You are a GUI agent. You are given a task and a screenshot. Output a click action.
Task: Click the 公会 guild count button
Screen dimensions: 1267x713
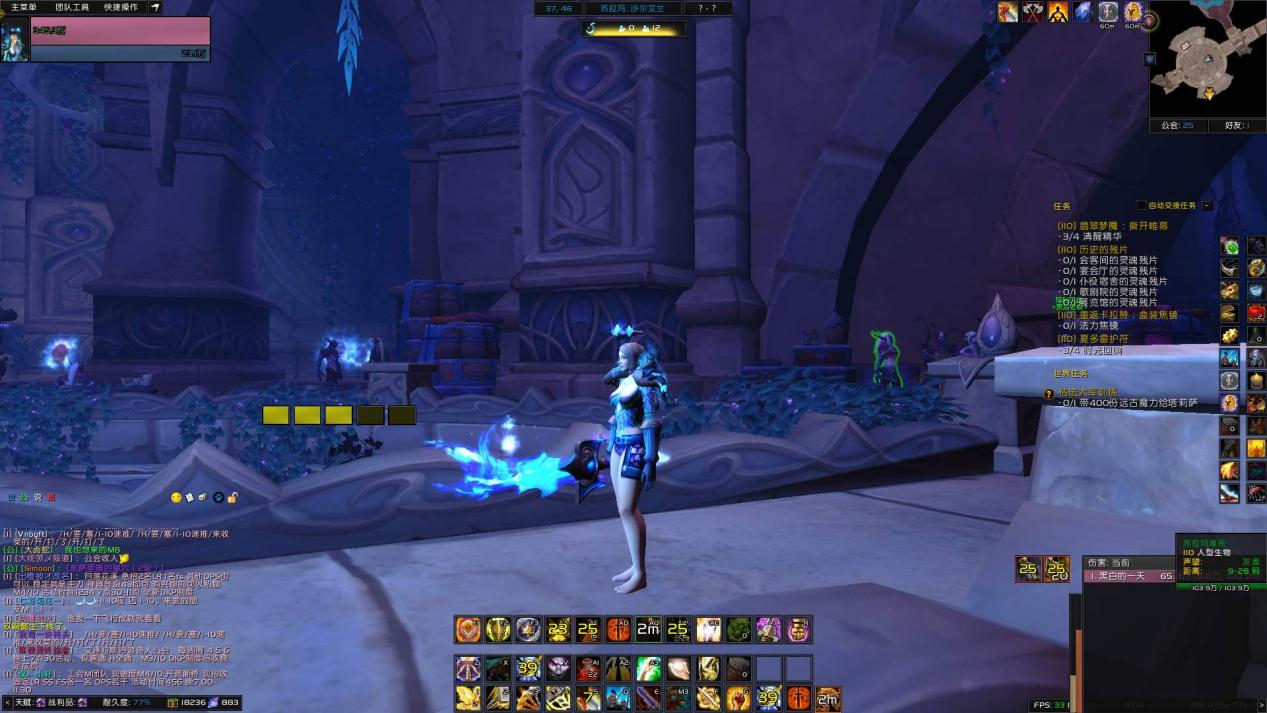(1176, 125)
